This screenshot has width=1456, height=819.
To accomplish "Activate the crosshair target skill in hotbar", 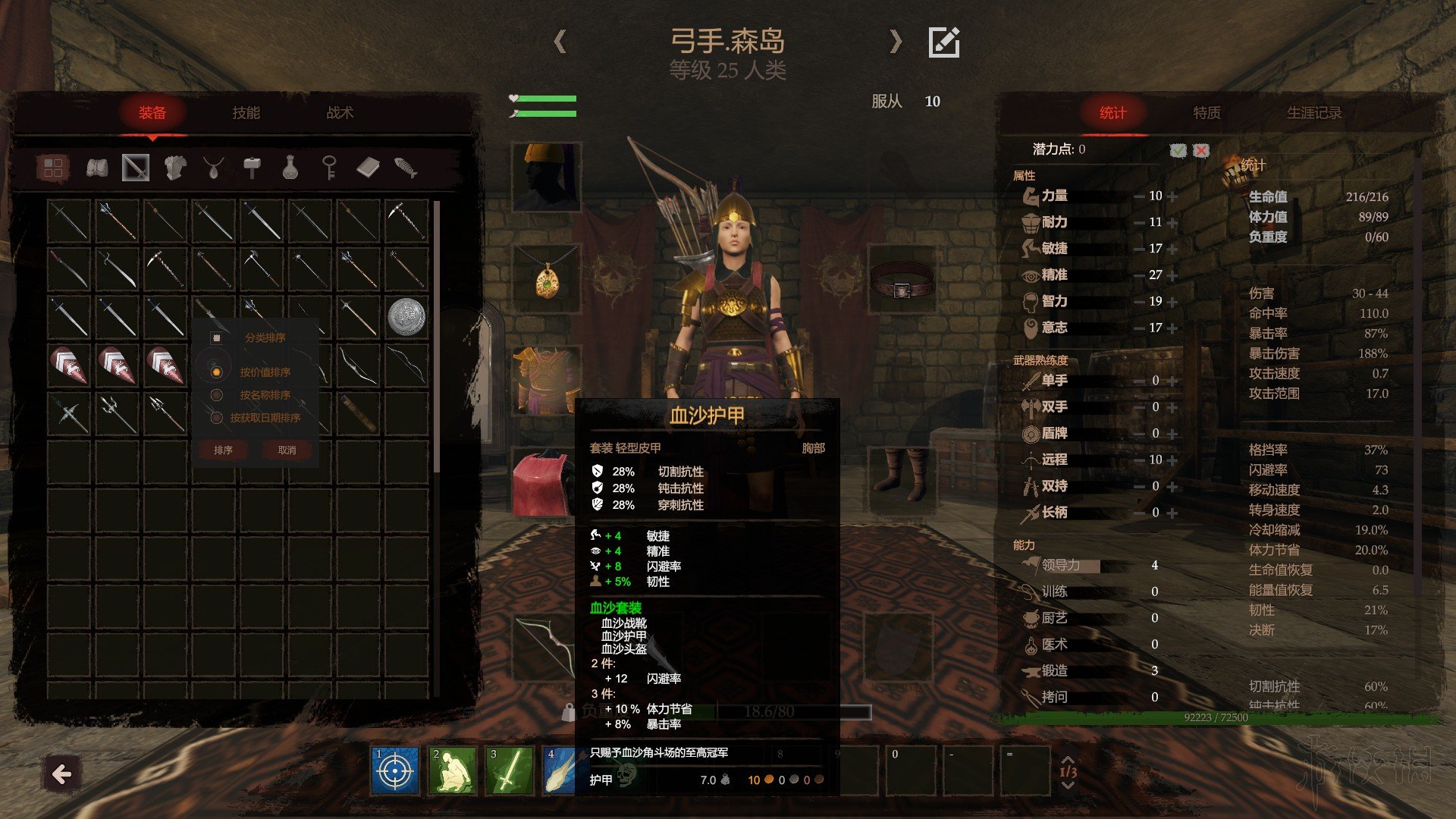I will pos(395,771).
